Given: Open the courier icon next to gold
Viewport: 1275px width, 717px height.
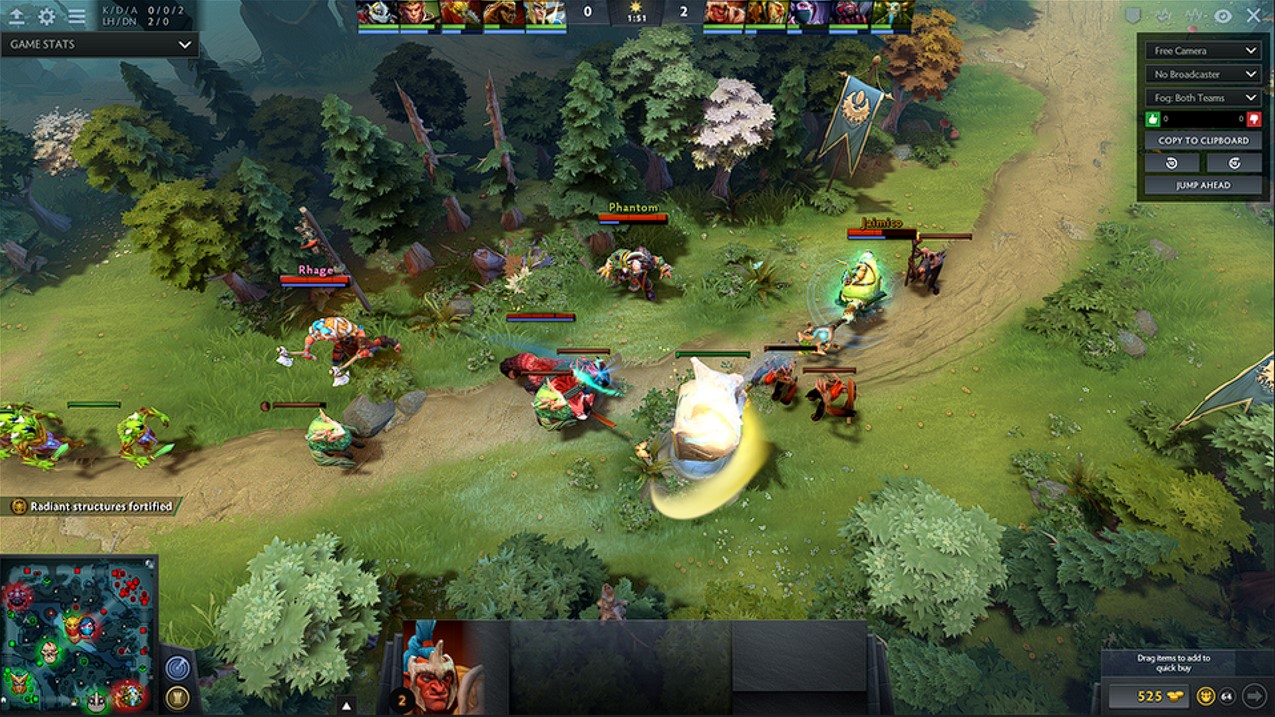Looking at the screenshot, I should (1207, 695).
